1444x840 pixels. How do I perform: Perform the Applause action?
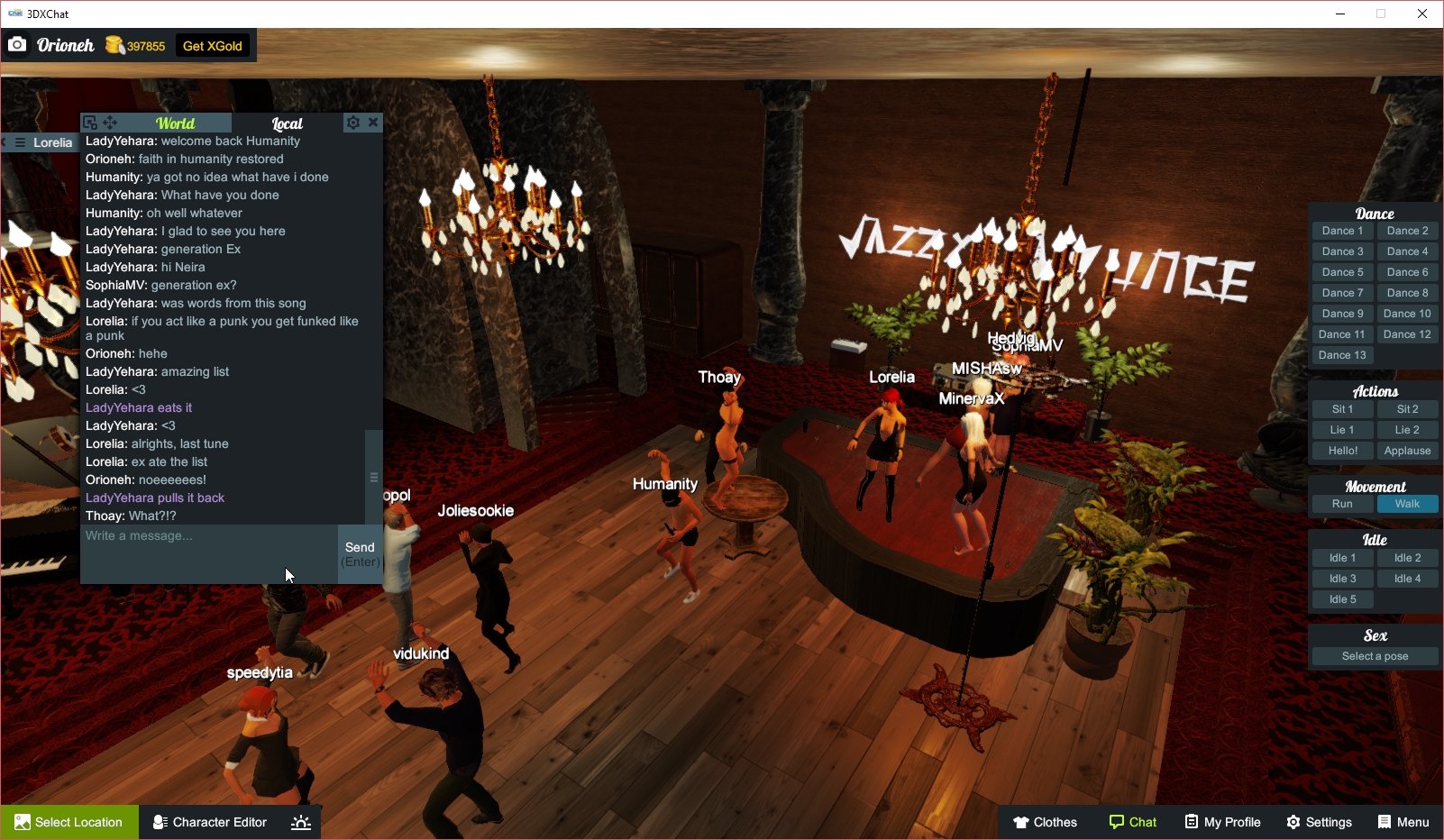(1407, 450)
